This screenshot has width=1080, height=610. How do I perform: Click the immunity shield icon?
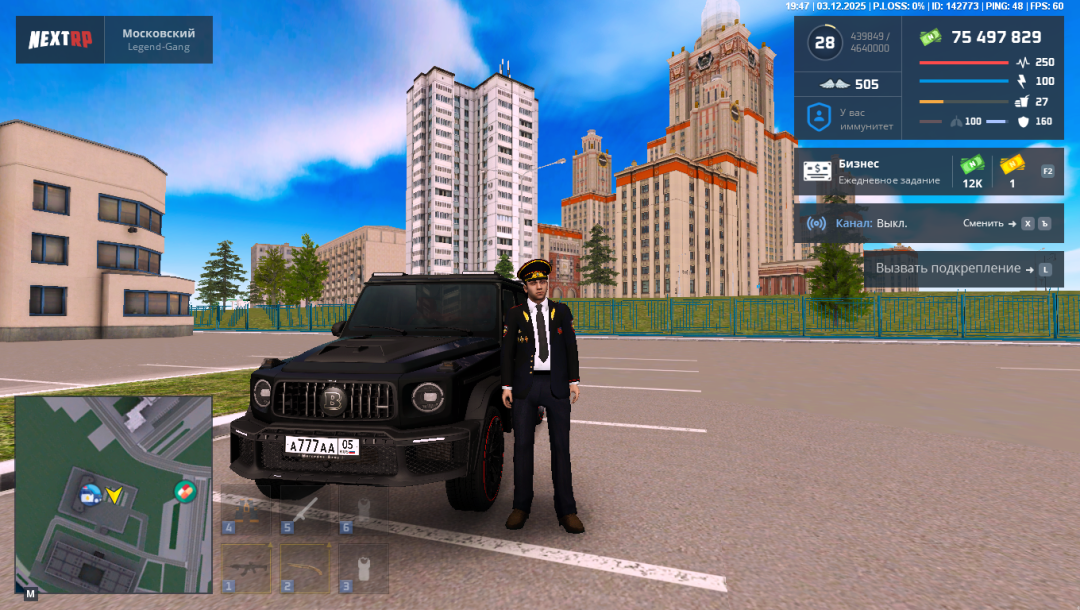tap(819, 117)
